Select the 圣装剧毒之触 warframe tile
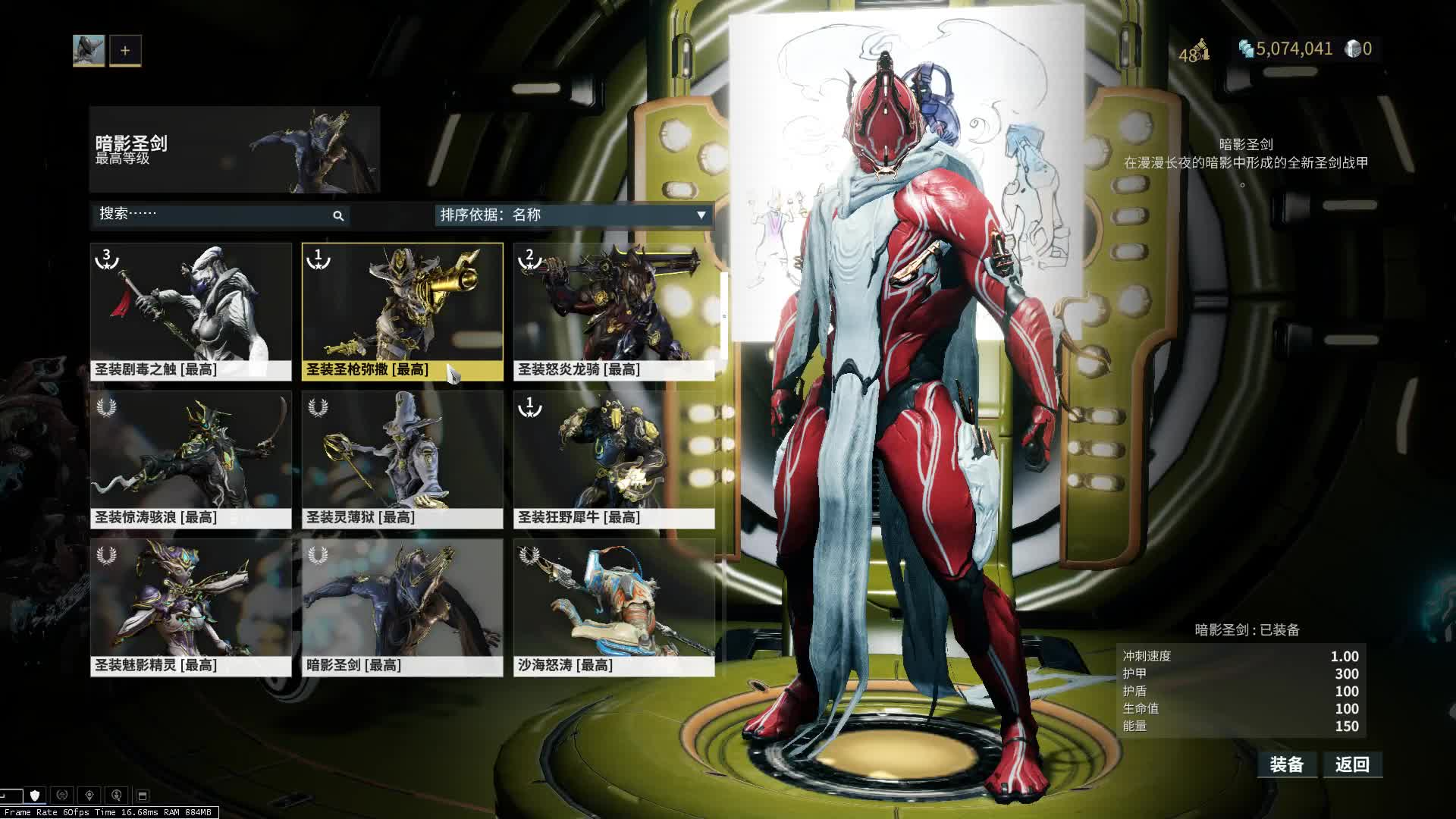Viewport: 1456px width, 819px height. [190, 311]
